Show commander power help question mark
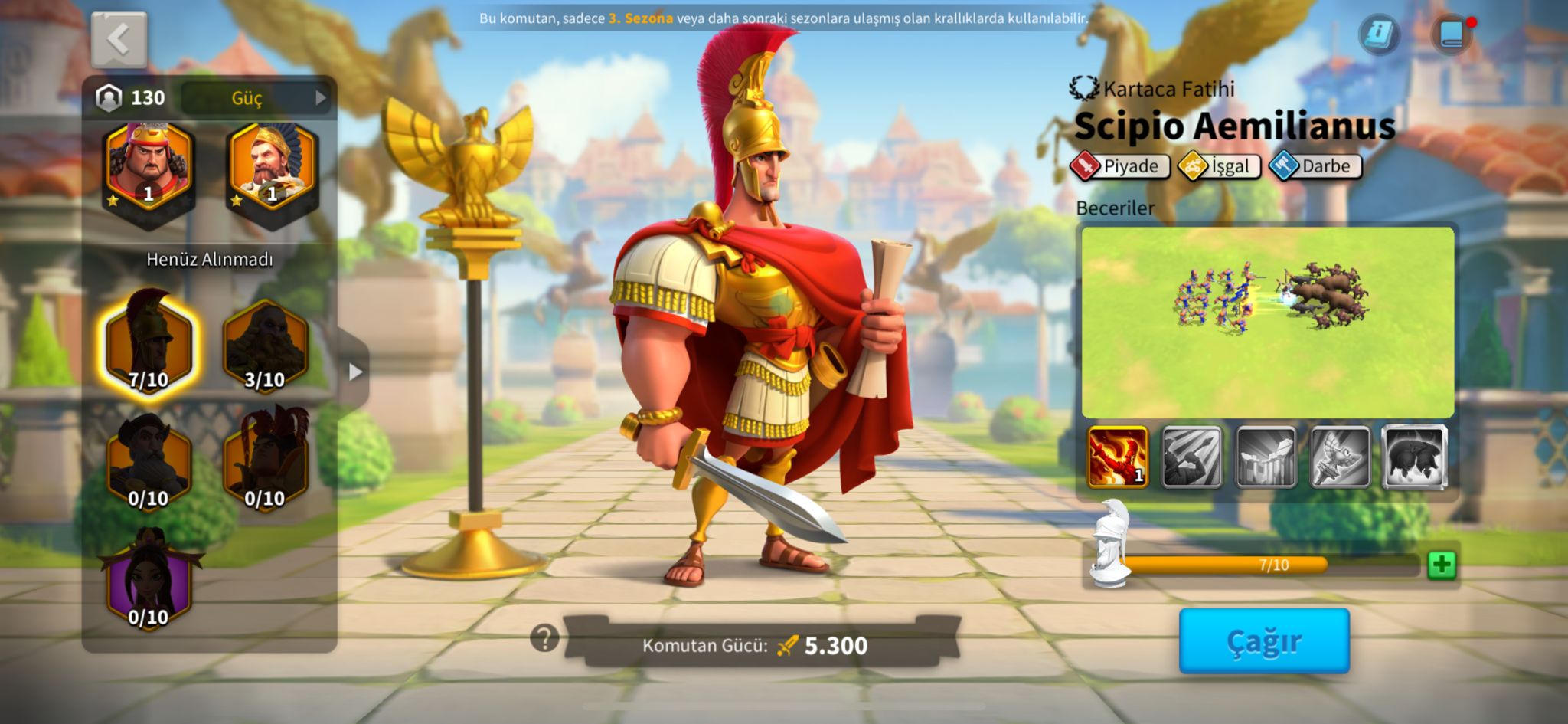Viewport: 1568px width, 724px height. 544,637
